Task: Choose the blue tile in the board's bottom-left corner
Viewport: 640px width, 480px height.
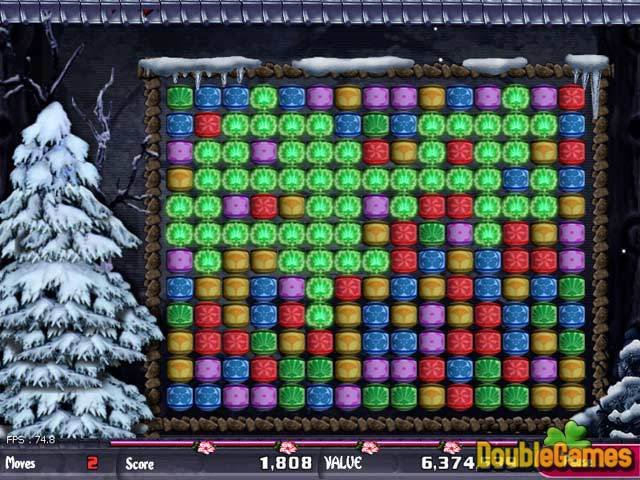Action: coord(180,397)
